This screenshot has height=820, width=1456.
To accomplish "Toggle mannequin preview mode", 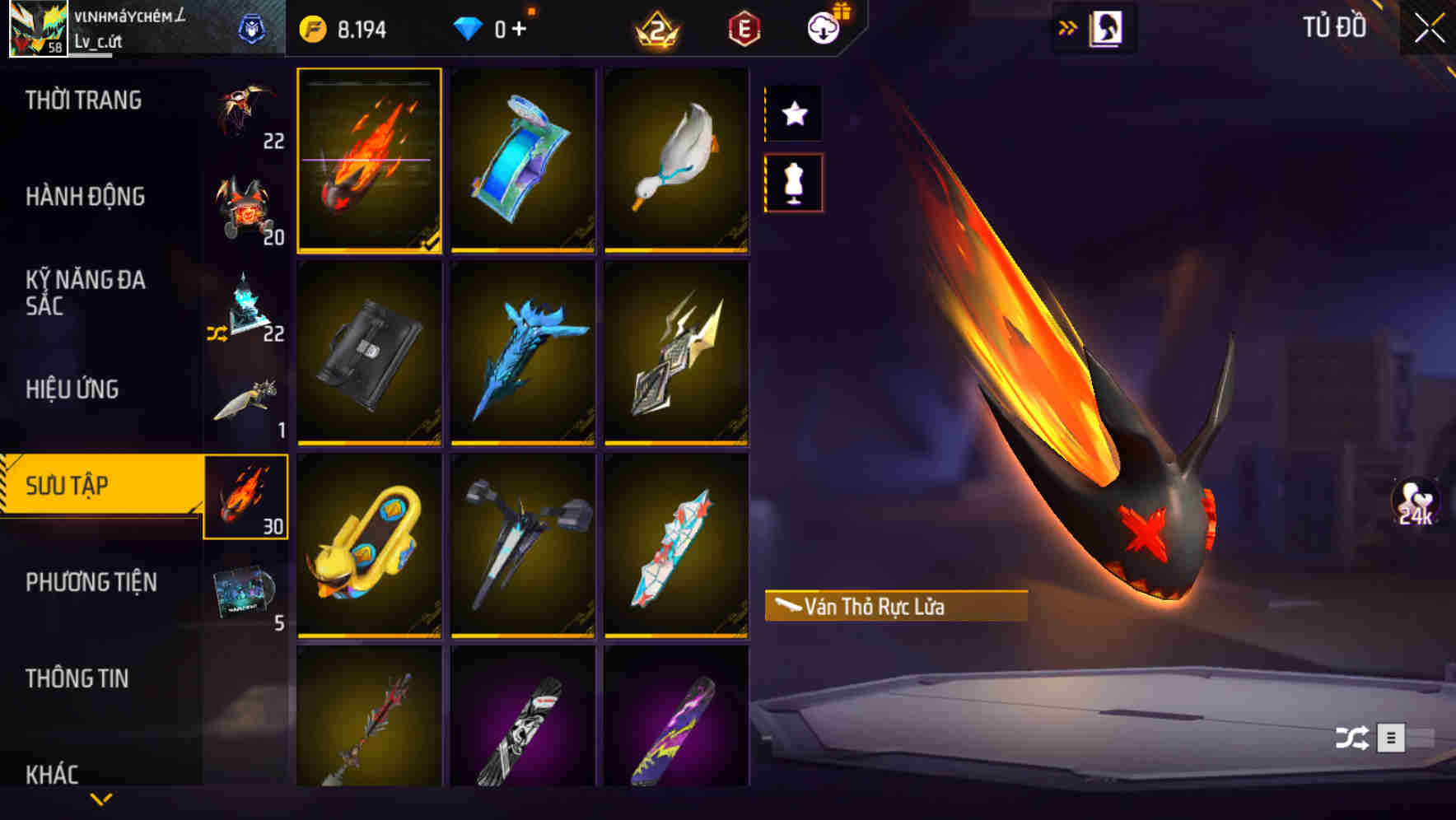I will (793, 183).
